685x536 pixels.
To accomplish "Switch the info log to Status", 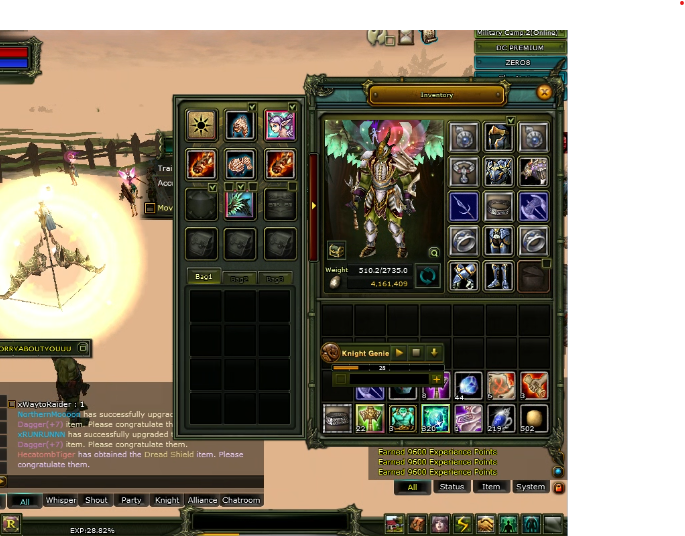I will (x=452, y=487).
